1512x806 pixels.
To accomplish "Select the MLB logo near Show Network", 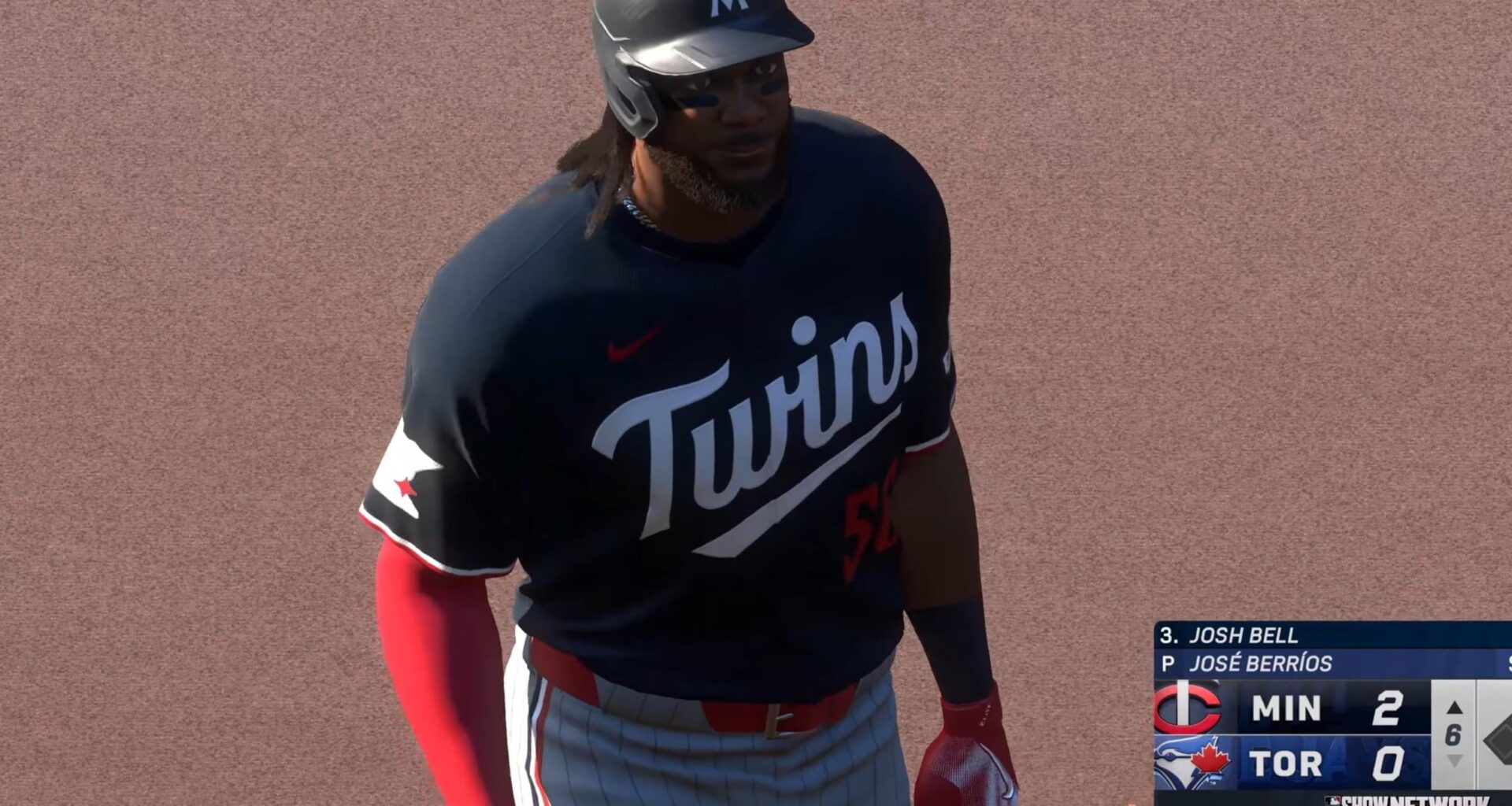I will [x=1332, y=801].
